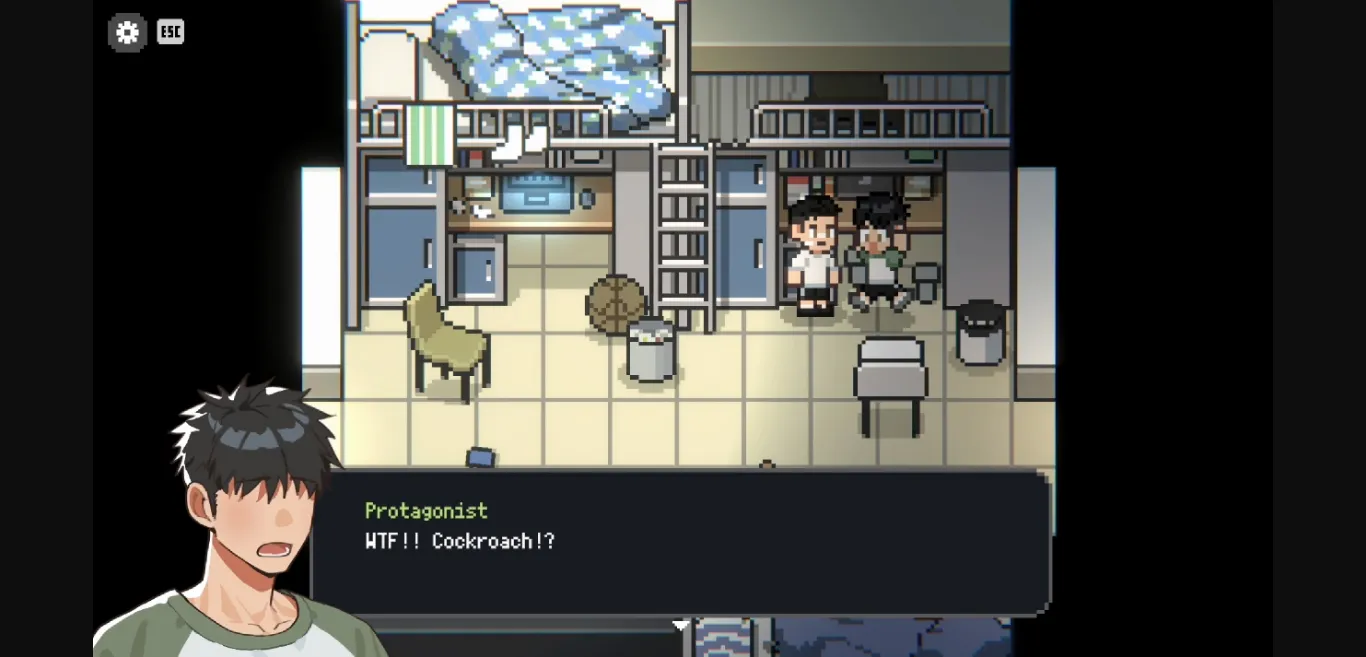Advance dialogue using the white arrow indicator
This screenshot has height=657, width=1366.
[680, 625]
